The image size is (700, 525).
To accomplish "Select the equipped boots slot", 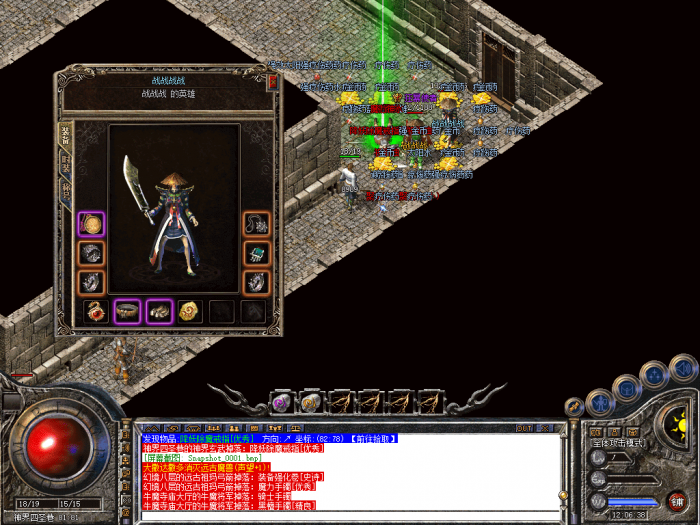I will [159, 312].
